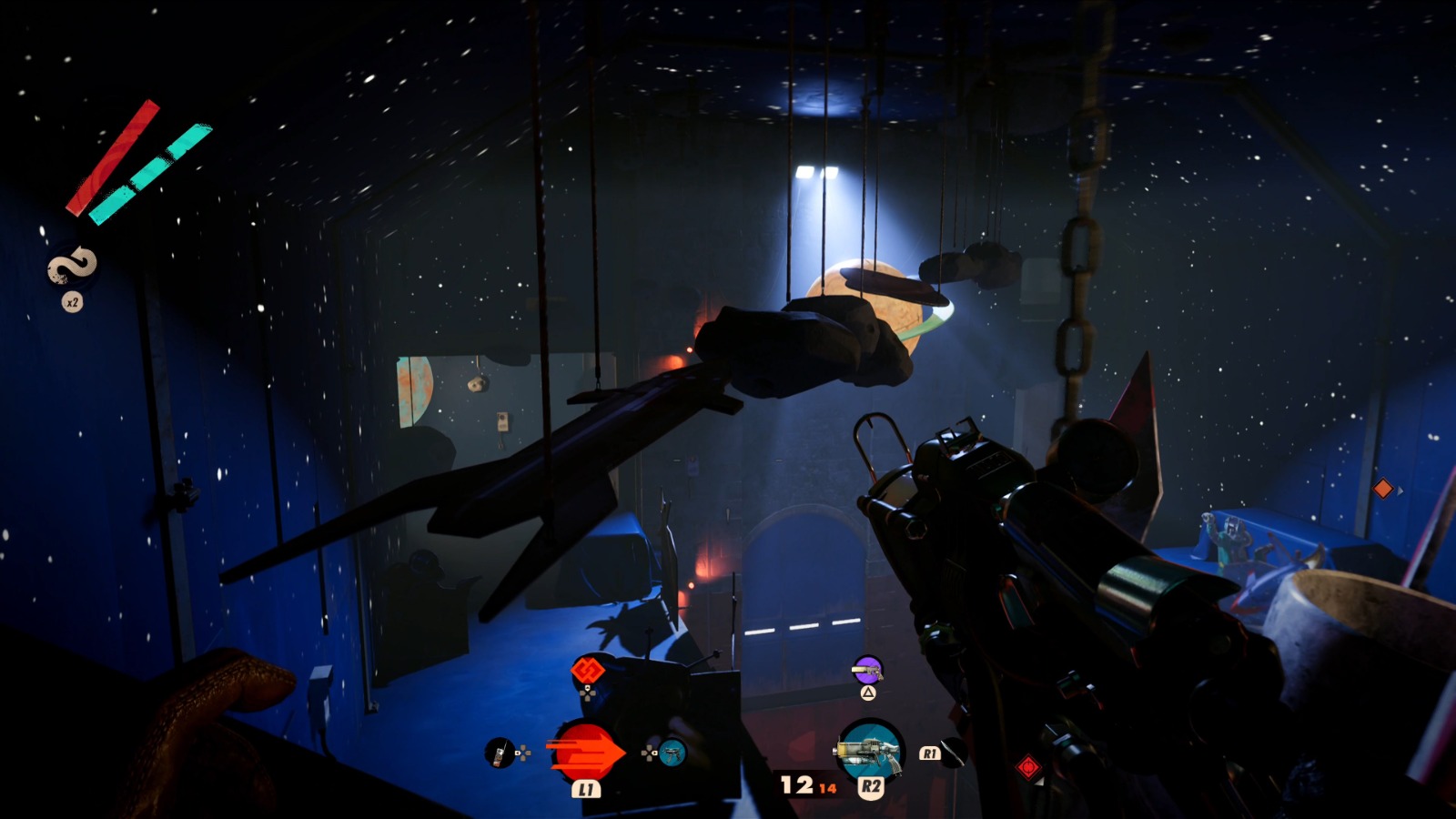
Task: Activate the red Shift slab icon
Action: tap(584, 752)
